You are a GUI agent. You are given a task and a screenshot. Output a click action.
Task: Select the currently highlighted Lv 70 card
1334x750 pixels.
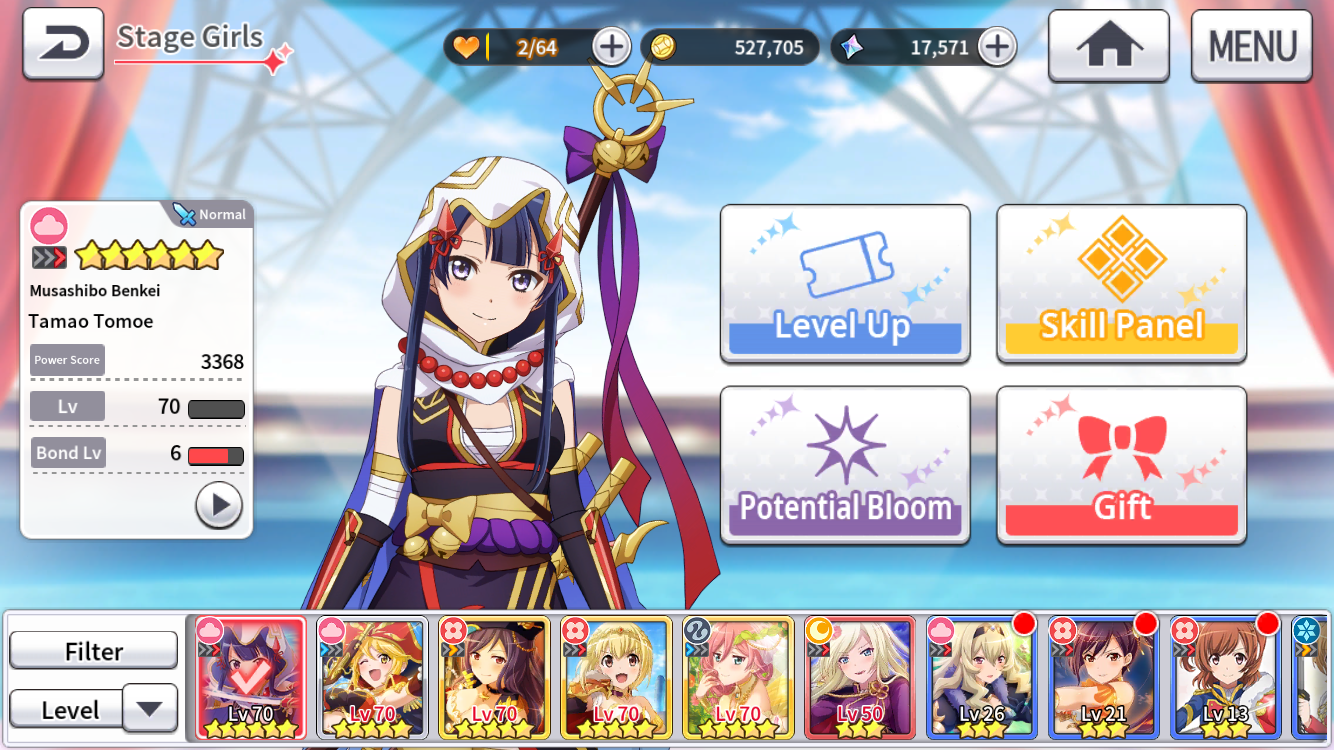click(x=250, y=677)
